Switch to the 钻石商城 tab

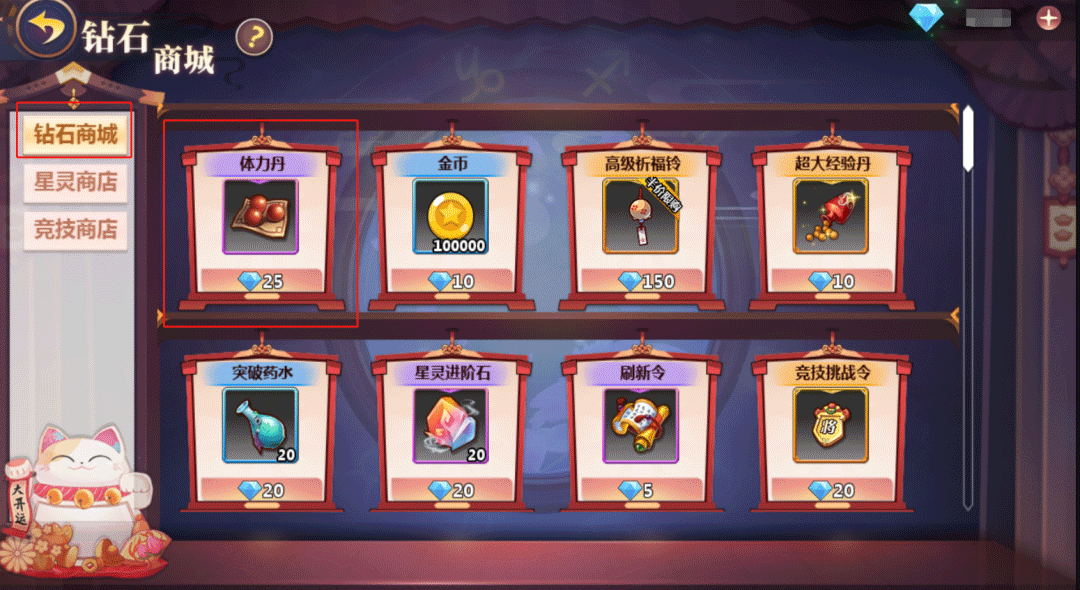tap(75, 134)
